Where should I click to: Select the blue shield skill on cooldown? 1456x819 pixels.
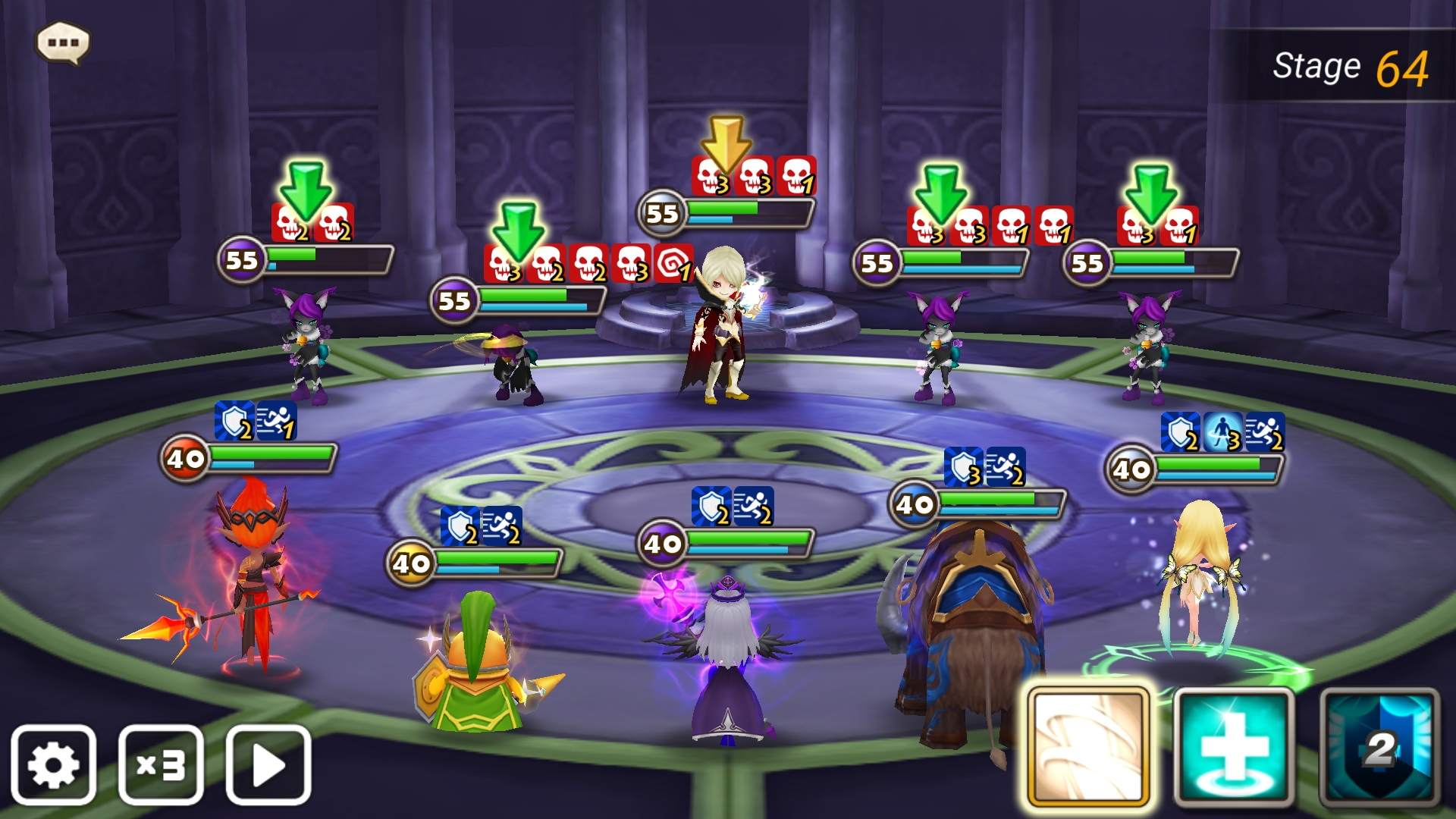(1379, 747)
